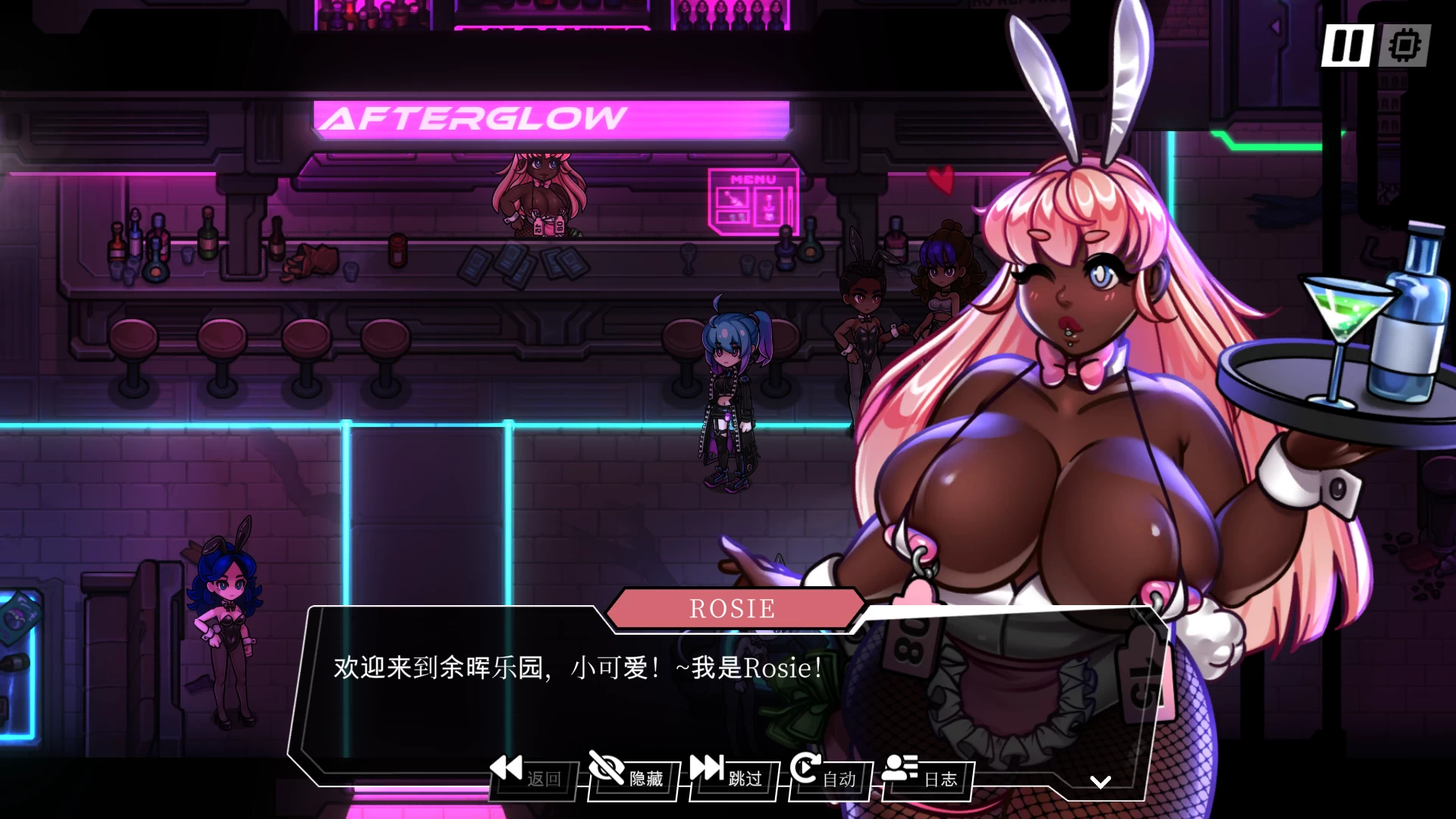
Task: Click the down chevron to advance dialogue
Action: coord(1100,781)
